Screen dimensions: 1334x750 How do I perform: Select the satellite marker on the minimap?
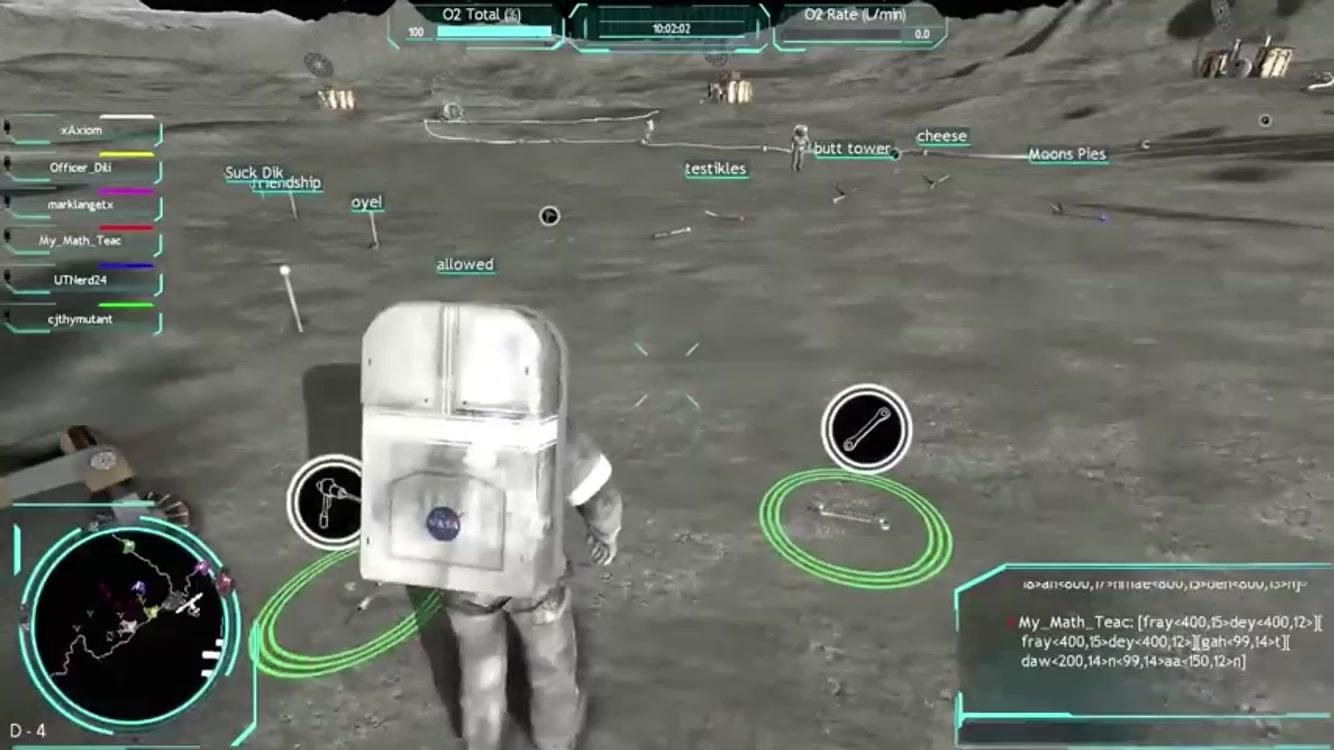189,602
